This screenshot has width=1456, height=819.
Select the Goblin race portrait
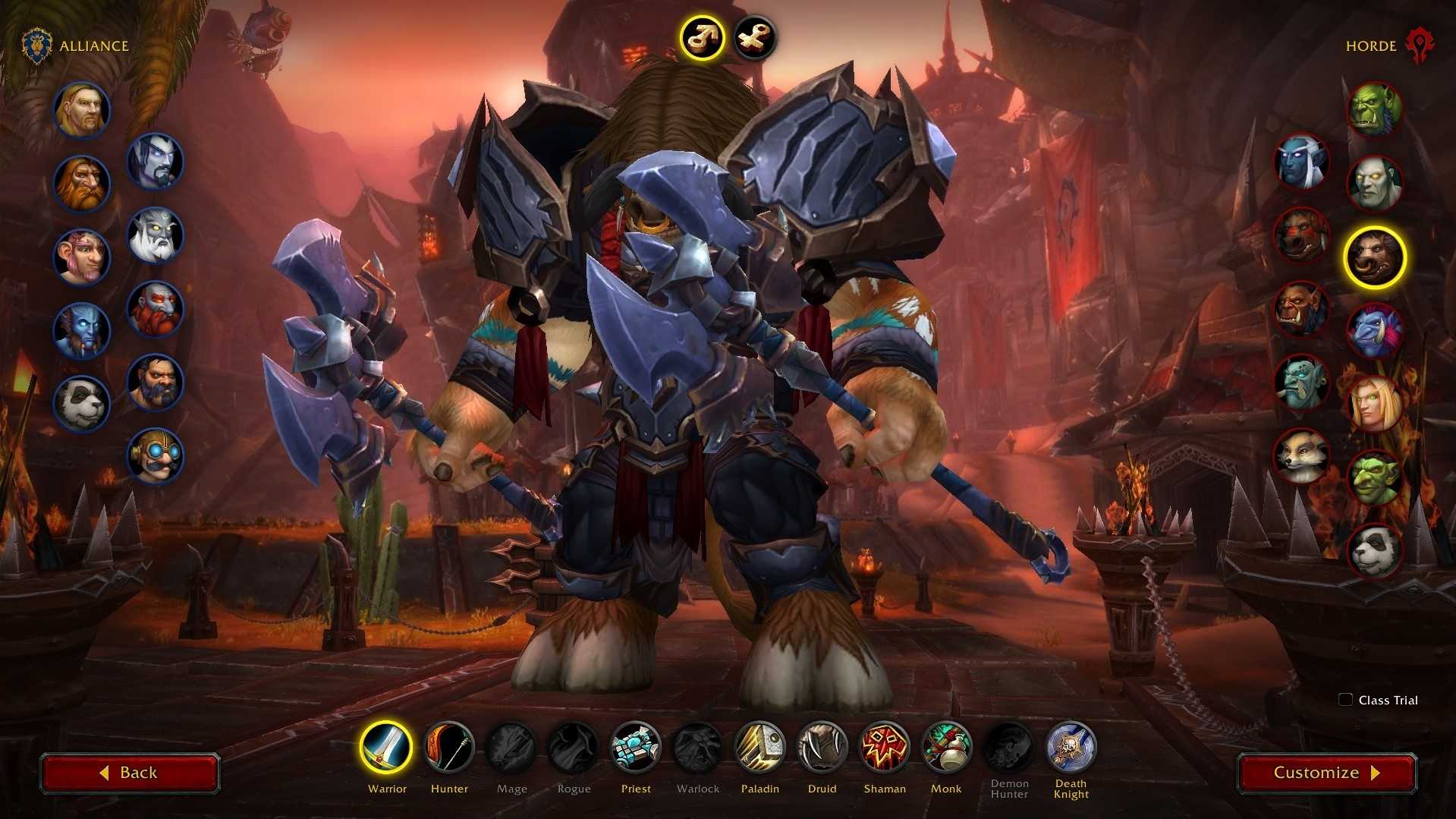(1374, 478)
